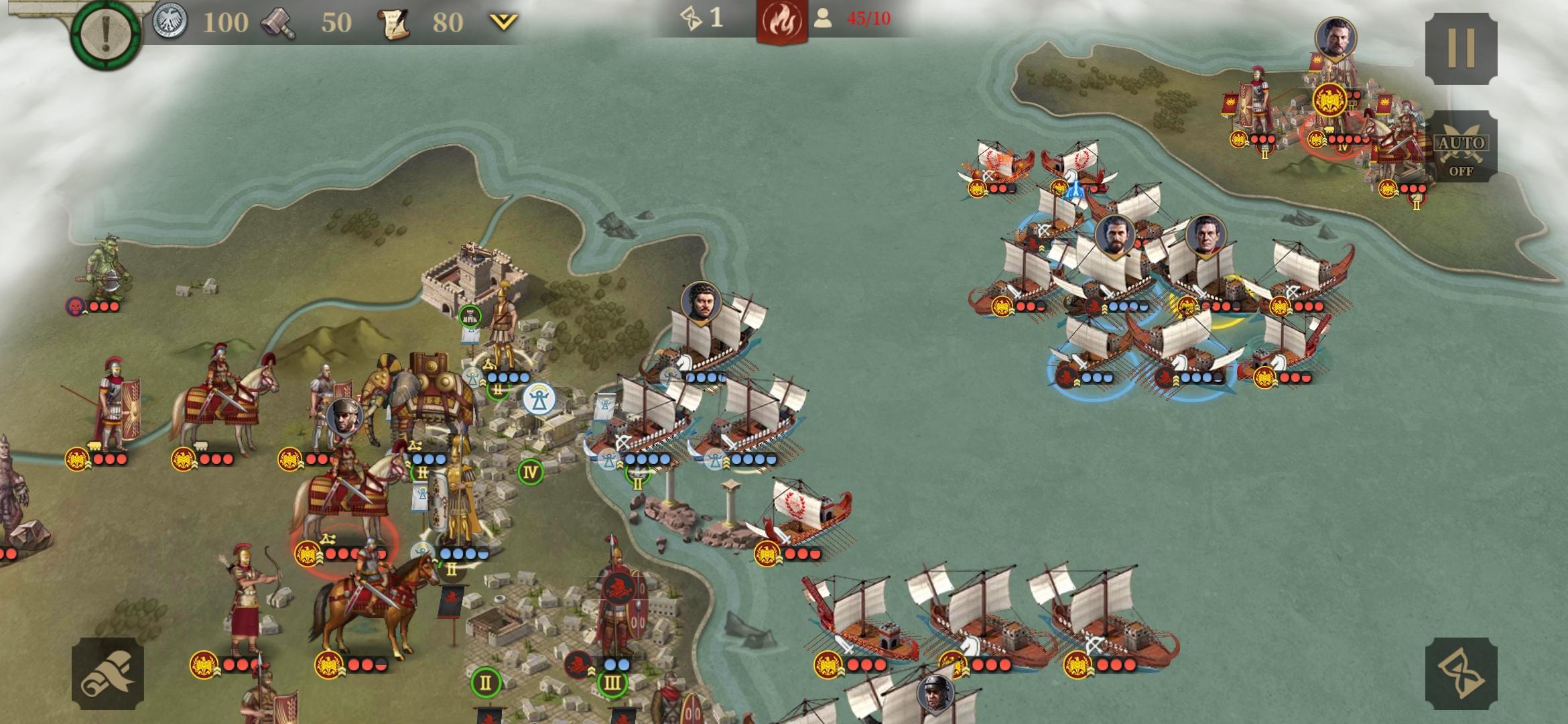Expand the resource bar dropdown arrow
This screenshot has height=724, width=1568.
click(503, 22)
